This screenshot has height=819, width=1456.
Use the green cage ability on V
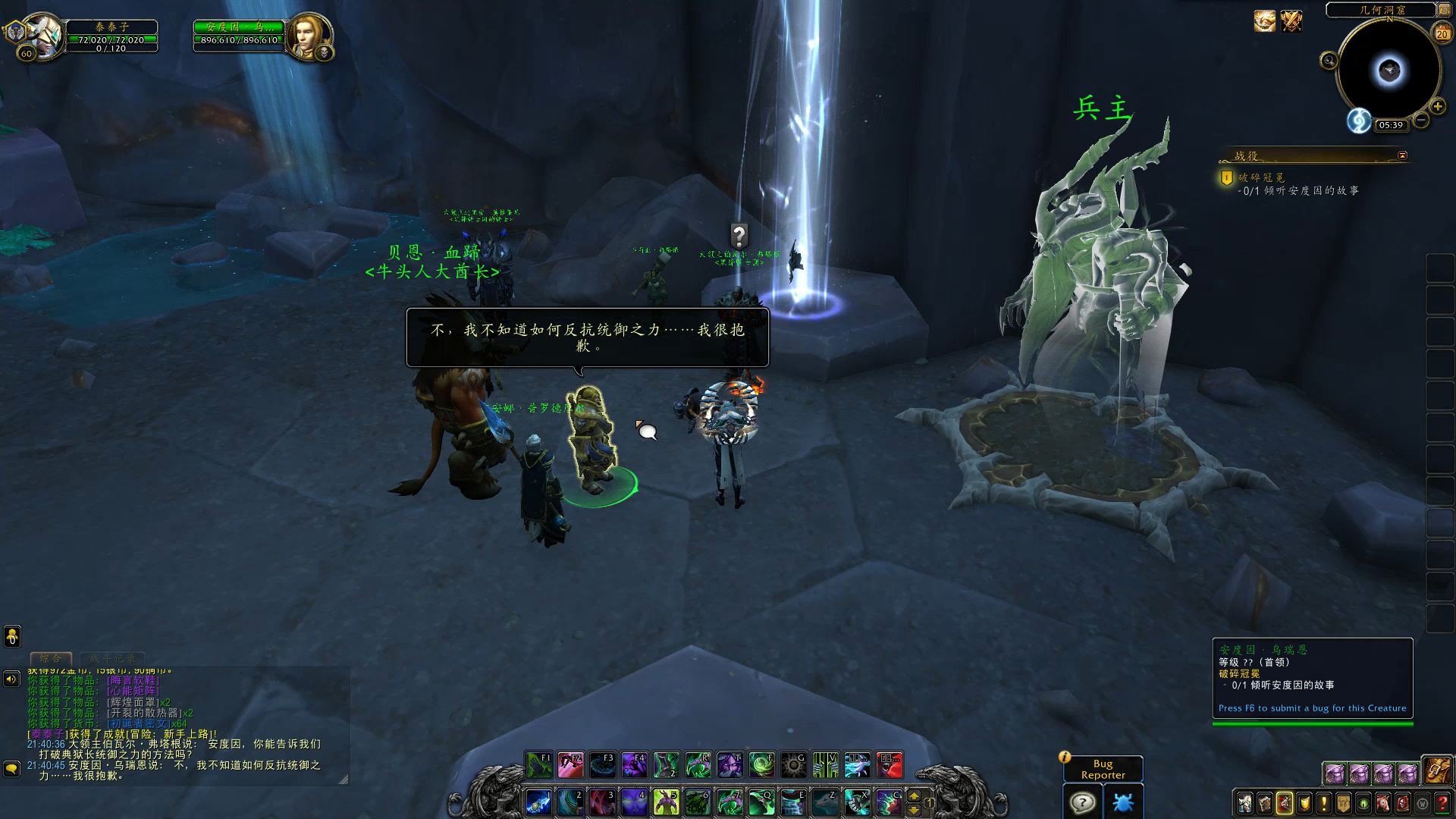tap(825, 765)
